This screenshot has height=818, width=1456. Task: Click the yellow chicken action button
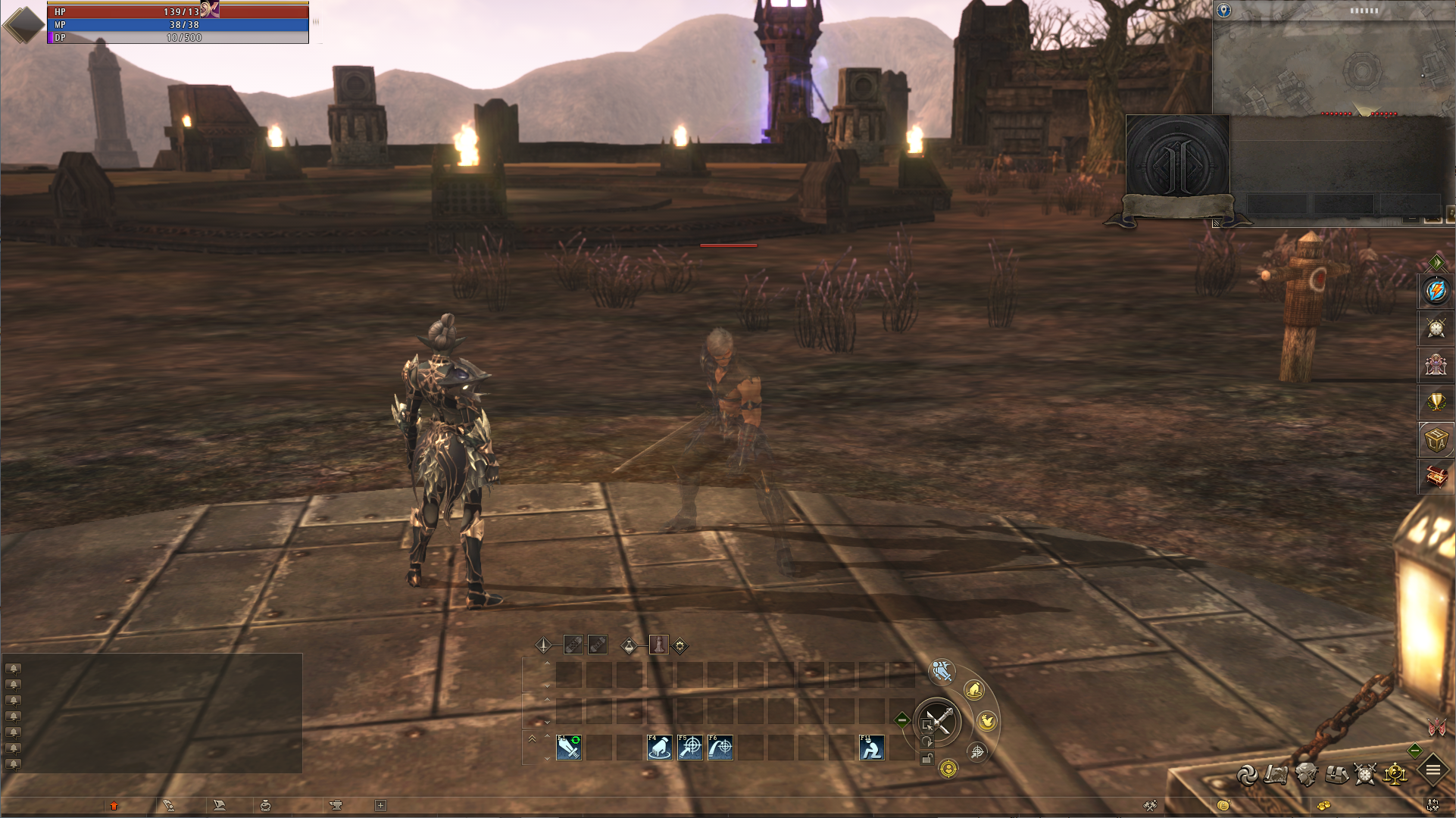tap(987, 721)
